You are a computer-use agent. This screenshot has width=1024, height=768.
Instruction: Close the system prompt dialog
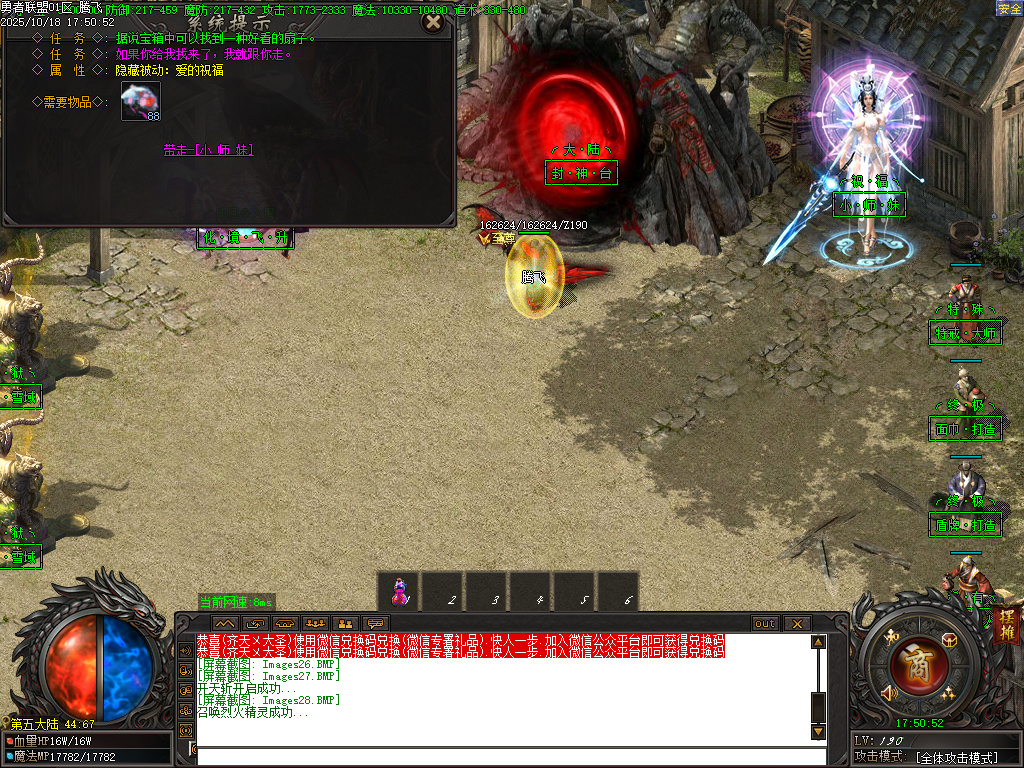point(433,21)
